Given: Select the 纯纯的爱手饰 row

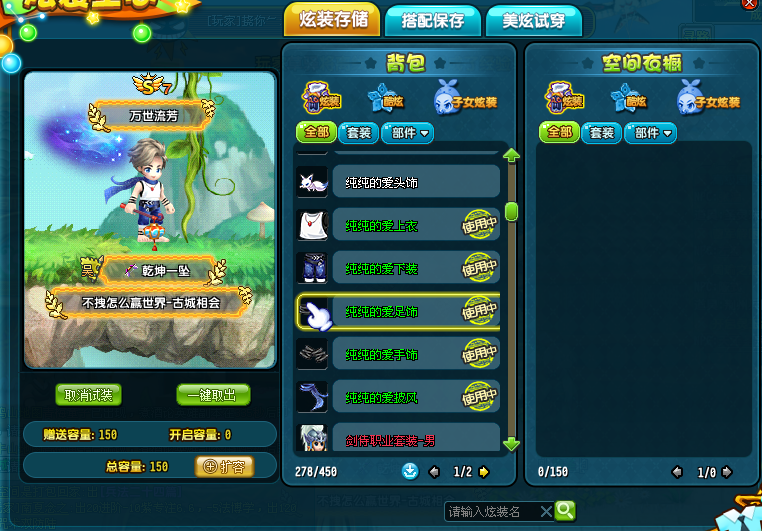Looking at the screenshot, I should 398,354.
